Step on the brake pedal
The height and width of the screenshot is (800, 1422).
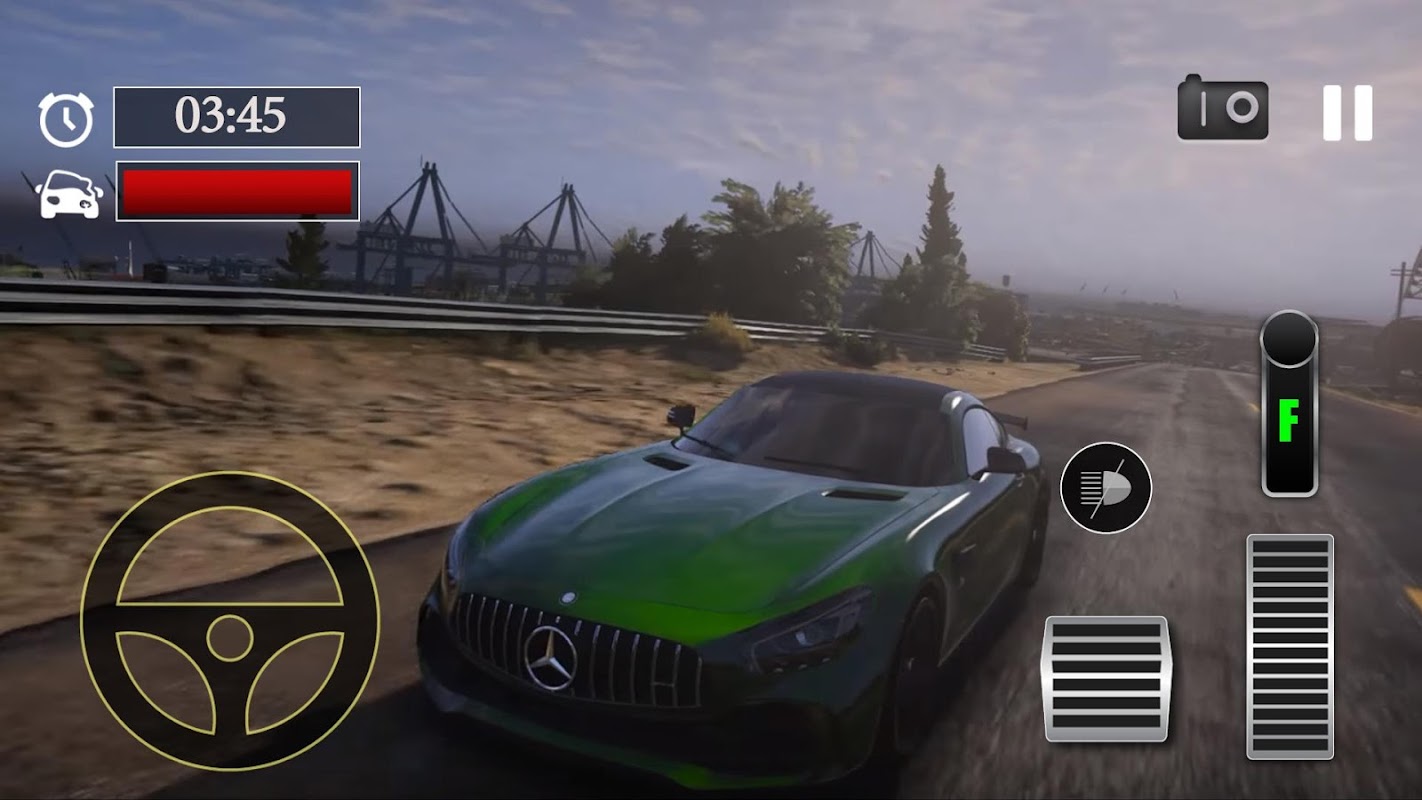coord(1106,678)
